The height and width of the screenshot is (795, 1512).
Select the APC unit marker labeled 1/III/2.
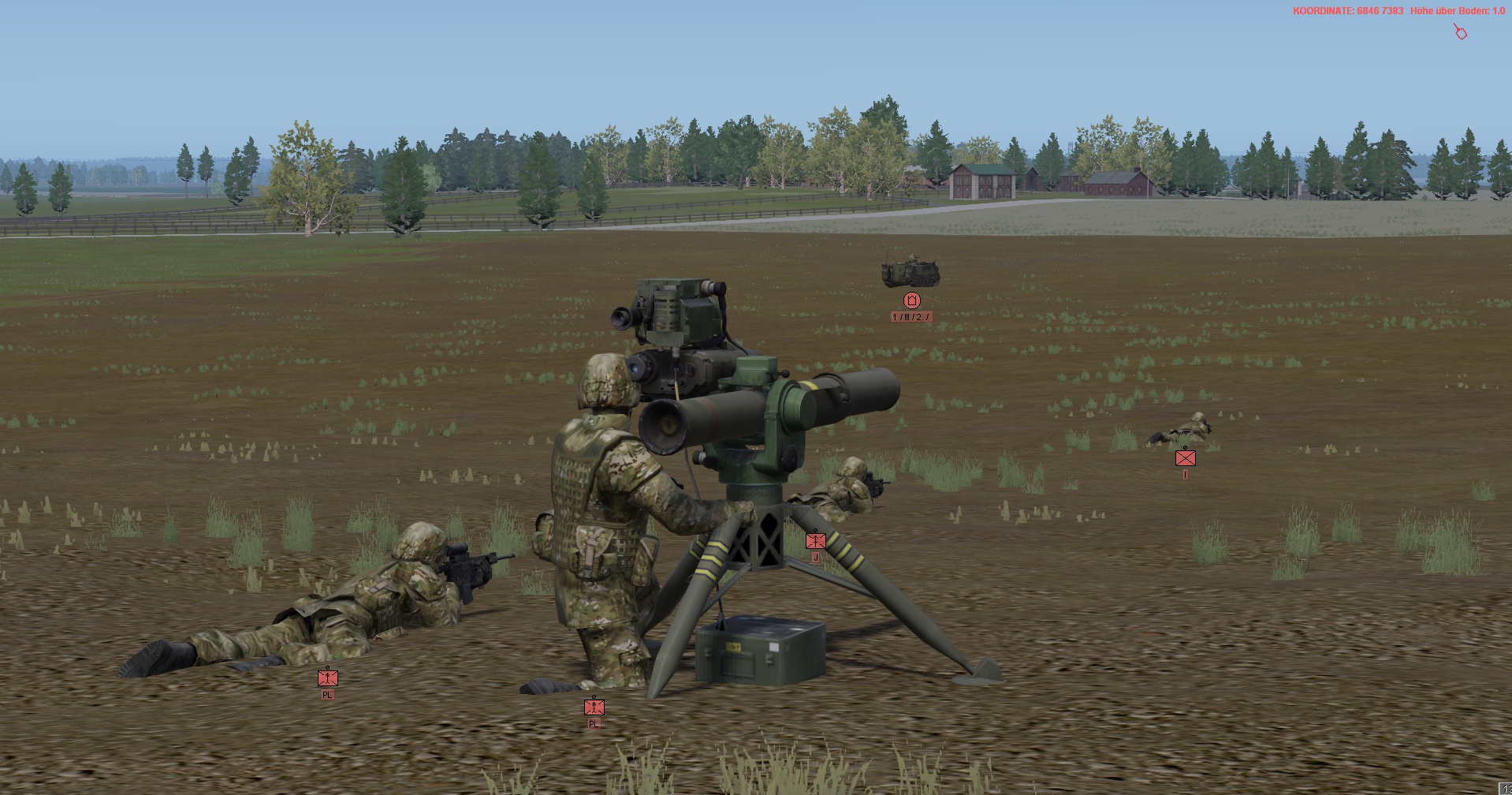coord(912,300)
